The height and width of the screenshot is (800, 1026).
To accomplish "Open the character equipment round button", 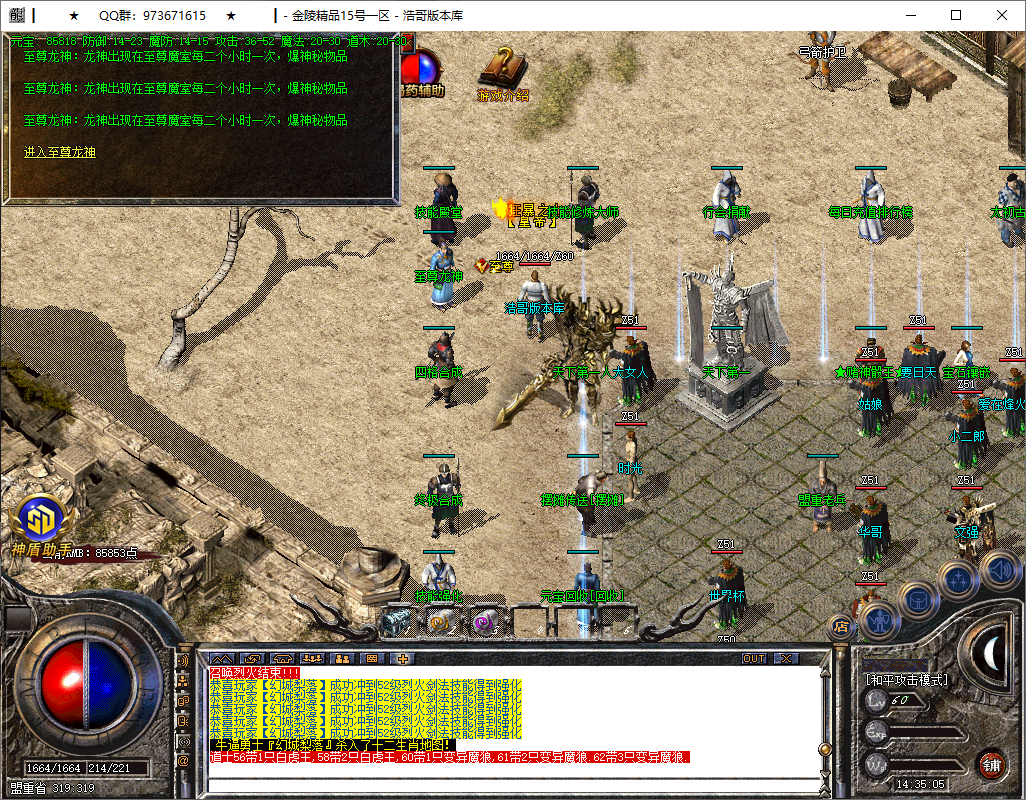I will 879,620.
